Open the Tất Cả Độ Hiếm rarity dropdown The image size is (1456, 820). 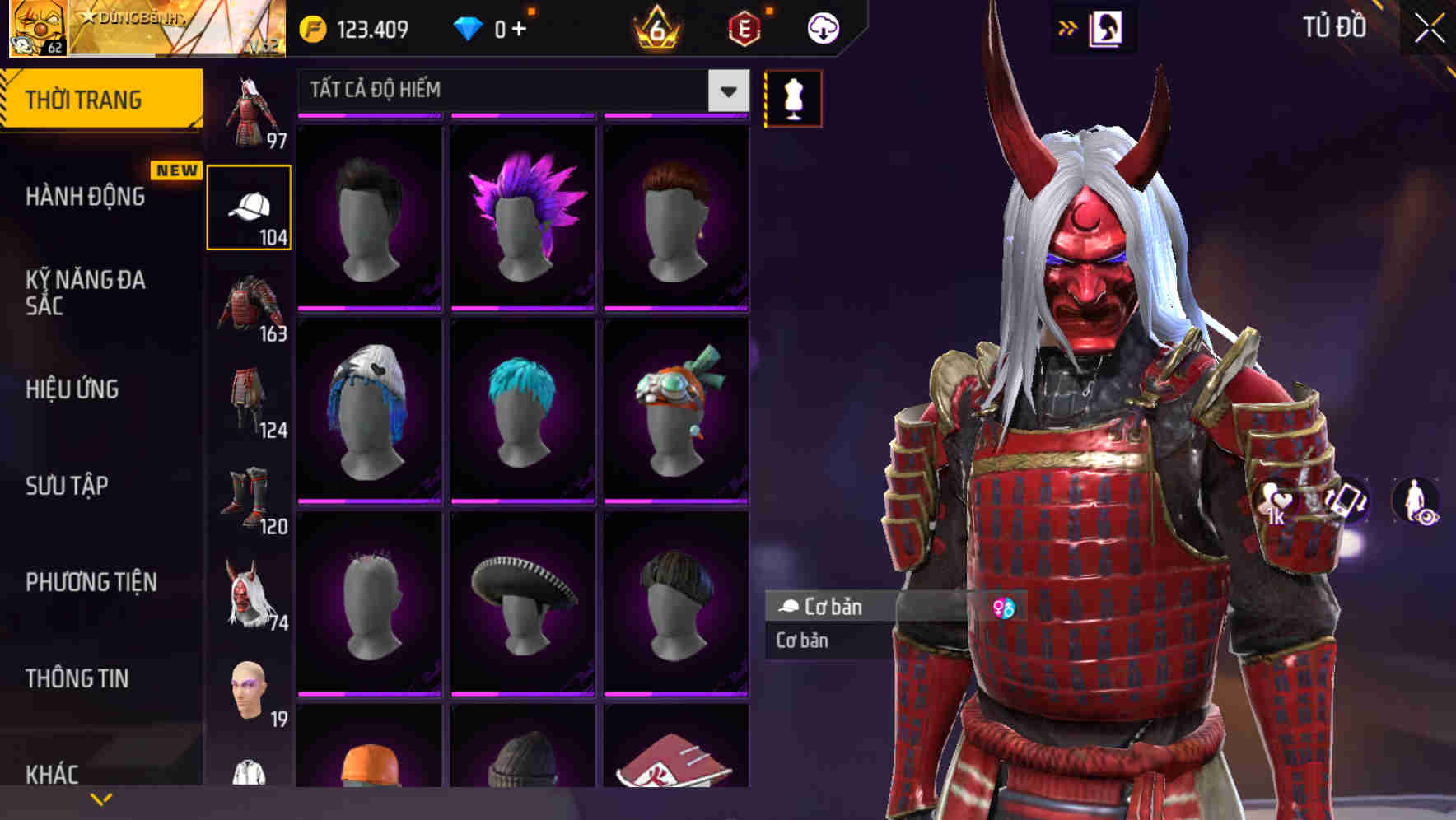click(x=519, y=91)
